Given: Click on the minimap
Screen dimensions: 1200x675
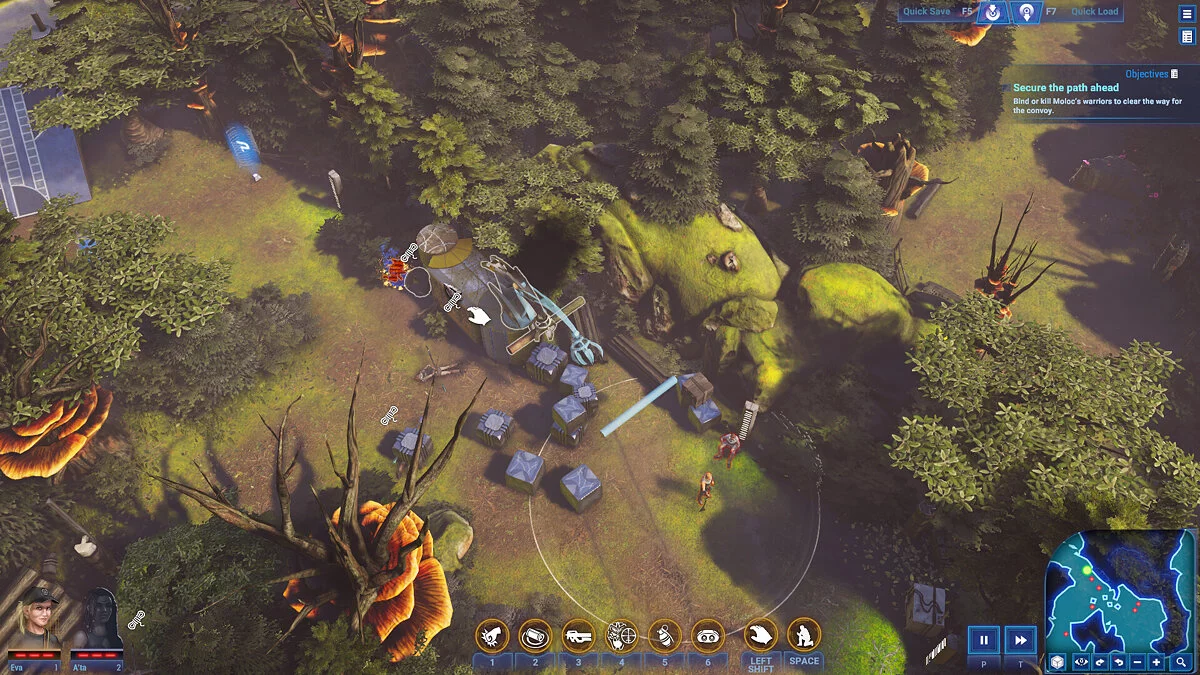Looking at the screenshot, I should [1120, 590].
